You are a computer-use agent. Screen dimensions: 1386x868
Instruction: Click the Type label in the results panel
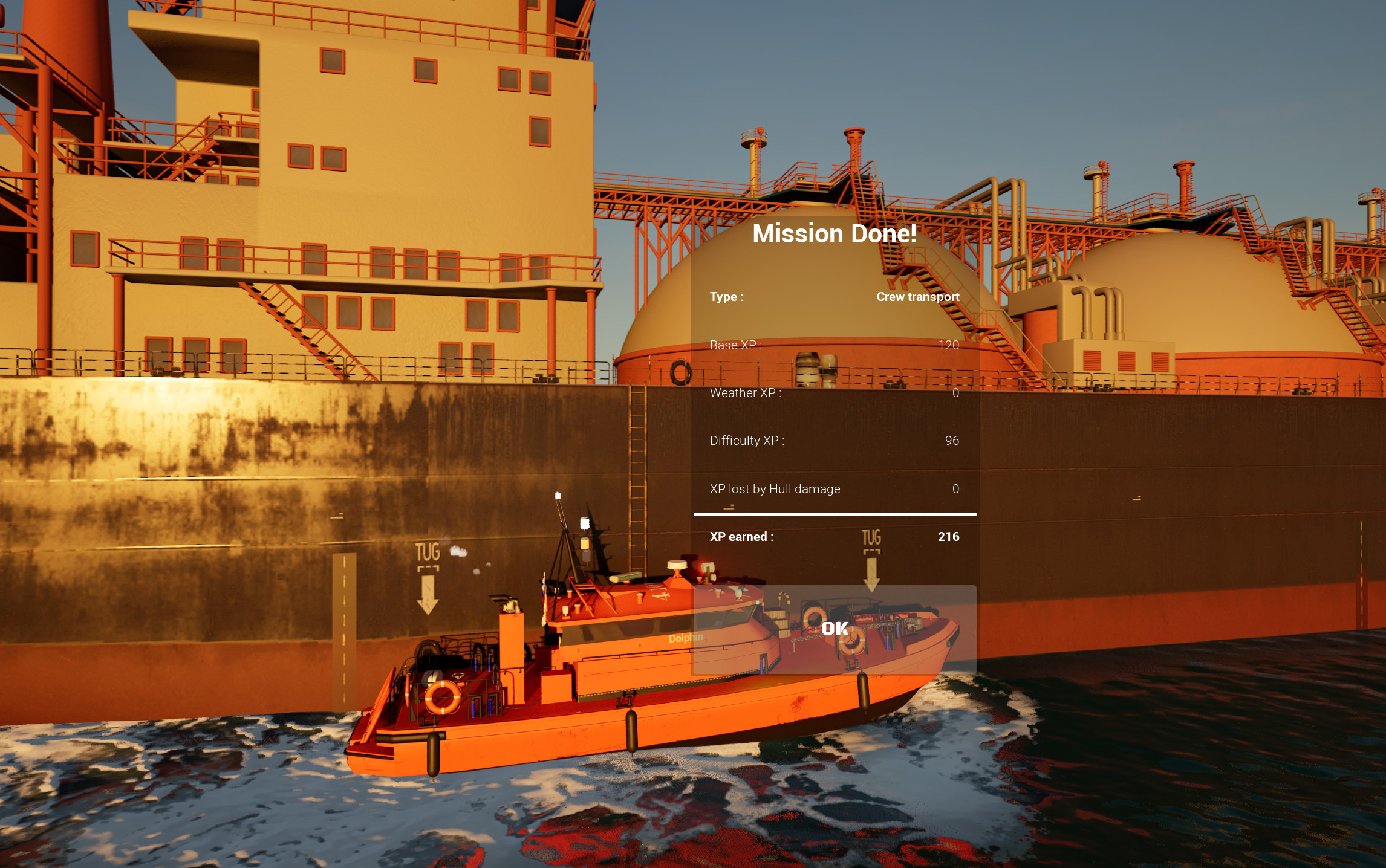[726, 297]
